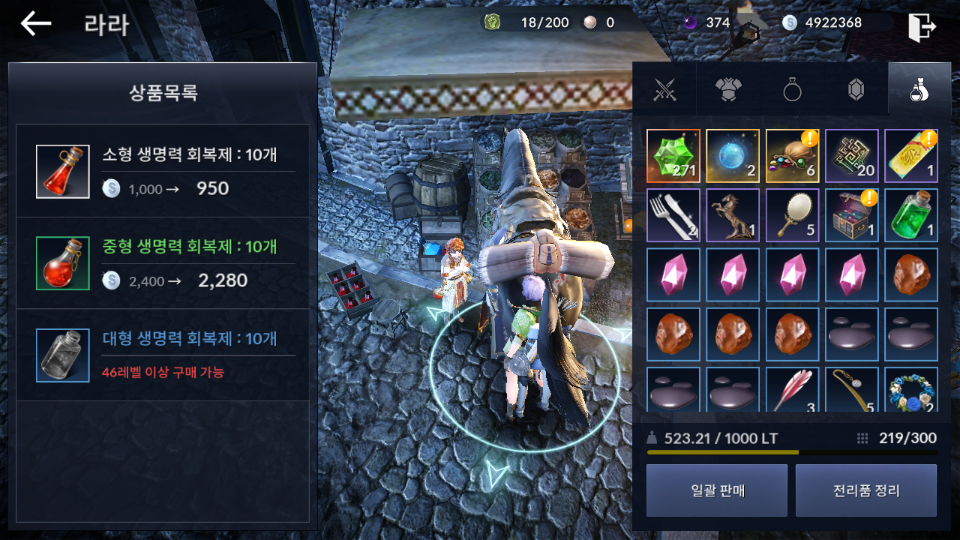Select the potion bag consumables tab
Screen dimensions: 960x540
(918, 90)
